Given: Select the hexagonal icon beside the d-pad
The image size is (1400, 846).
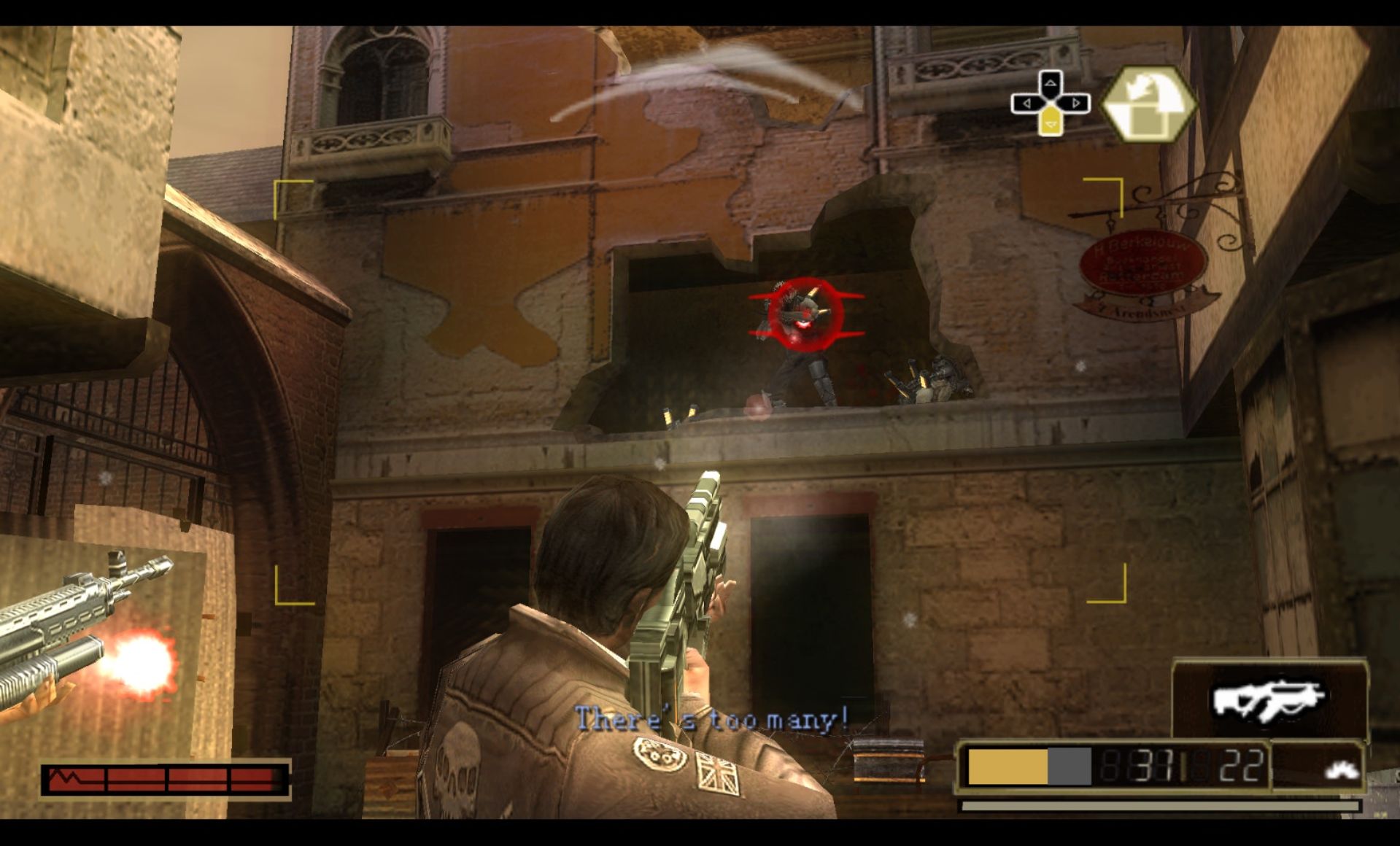Looking at the screenshot, I should (x=1148, y=104).
